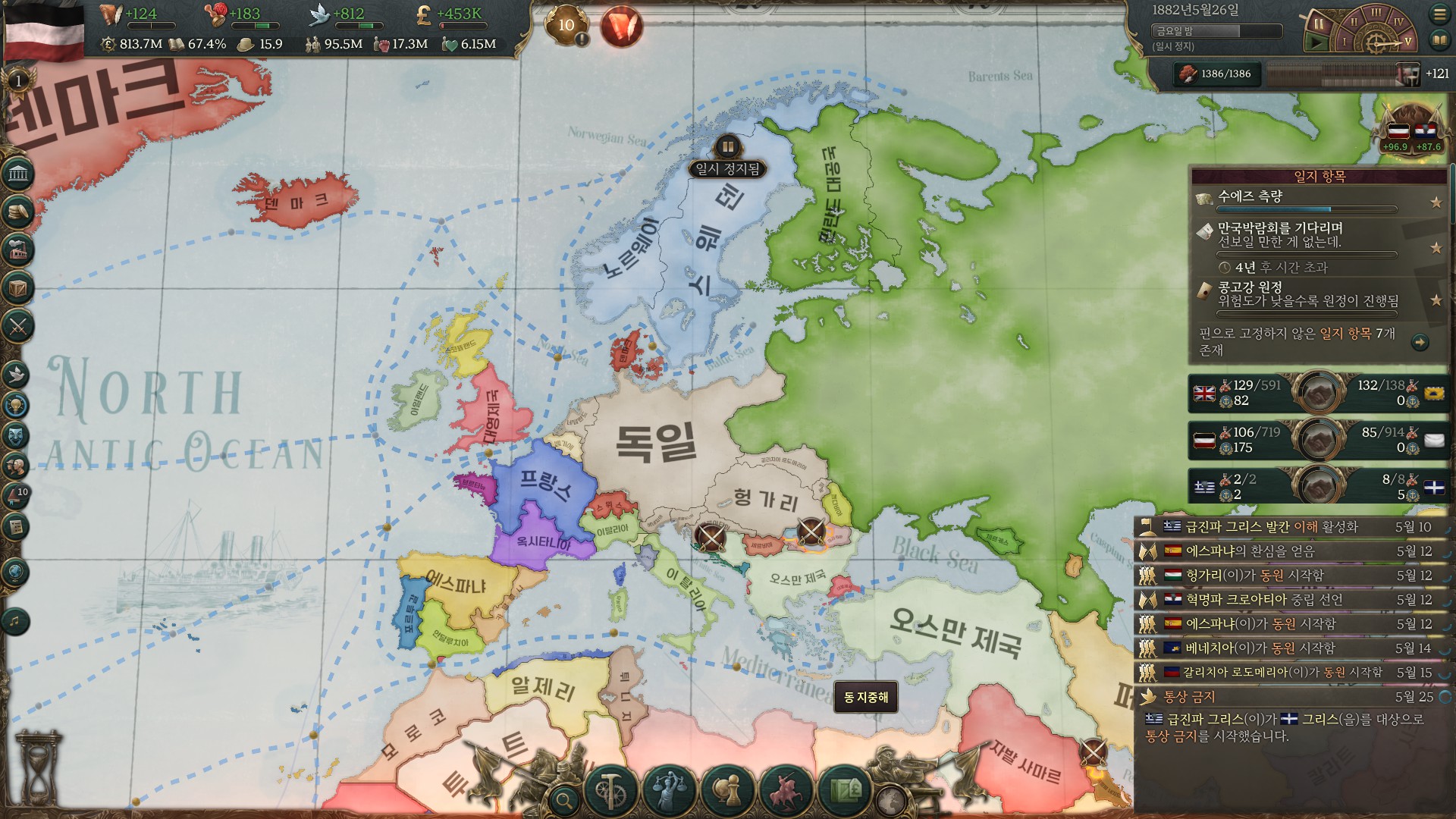
Task: Select the trade lens with green crates
Action: coord(846,790)
